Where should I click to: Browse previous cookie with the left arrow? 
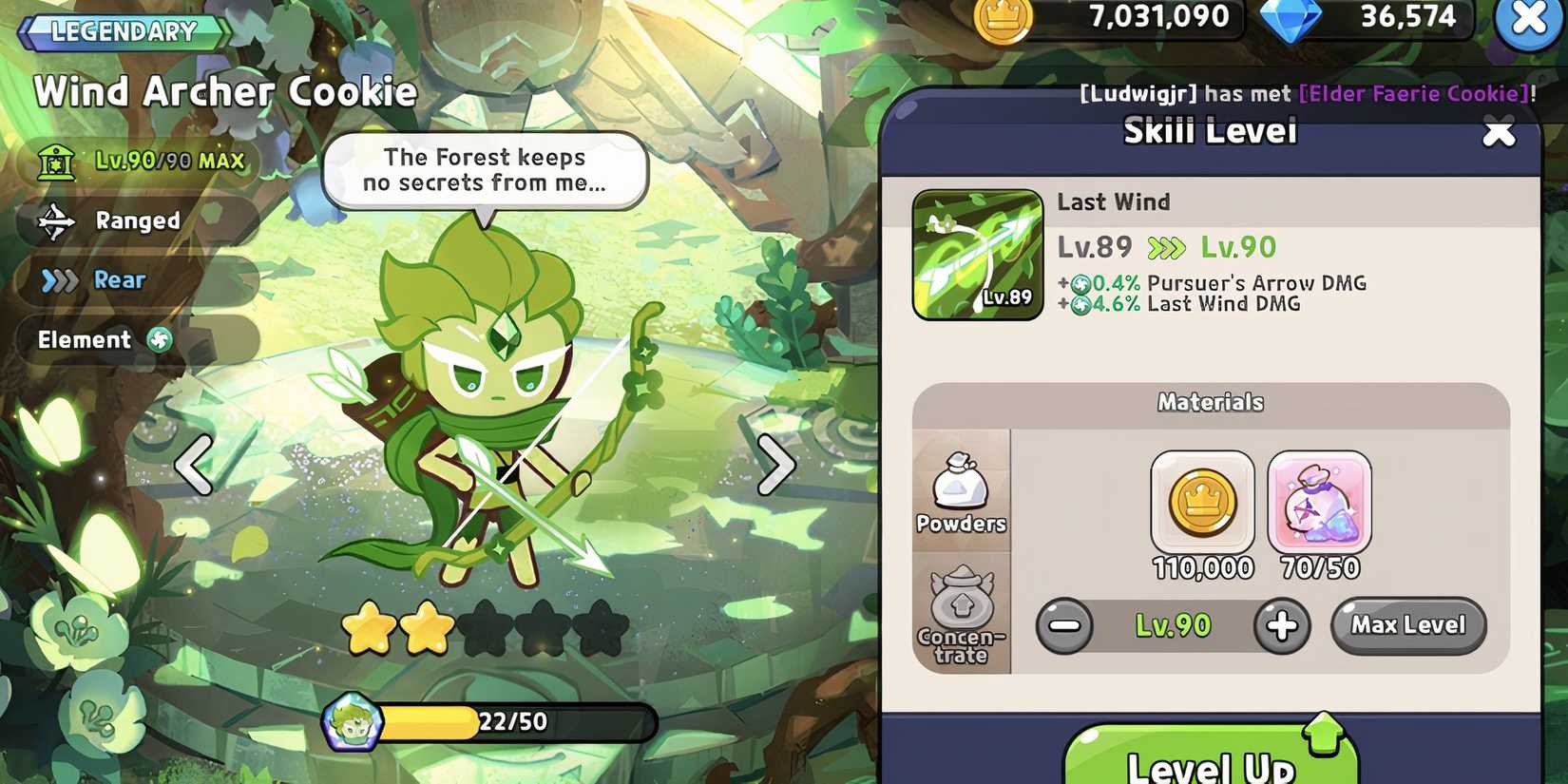click(195, 466)
